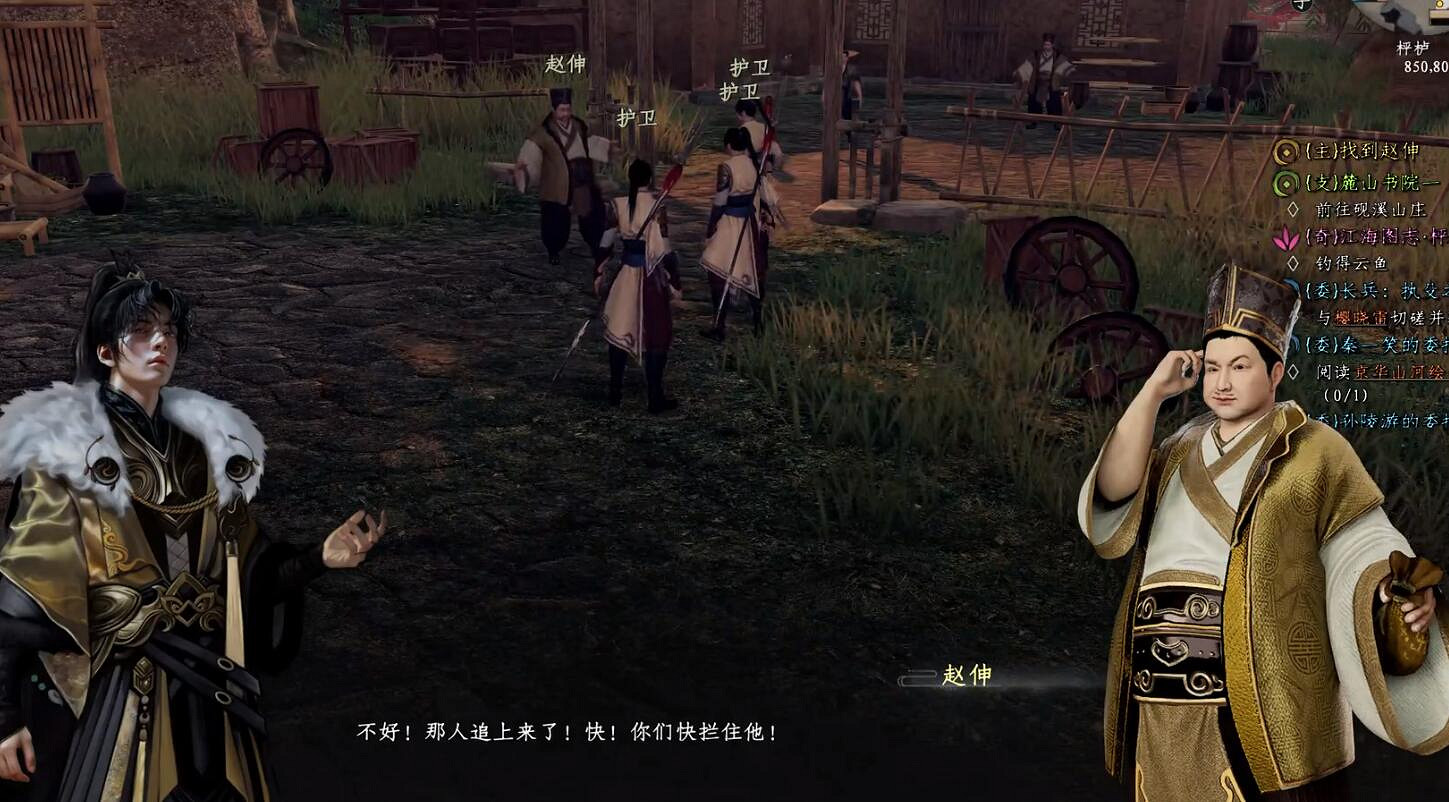The width and height of the screenshot is (1449, 802).
Task: Toggle the diamond beside the 阅读 objective
Action: coord(1294,369)
